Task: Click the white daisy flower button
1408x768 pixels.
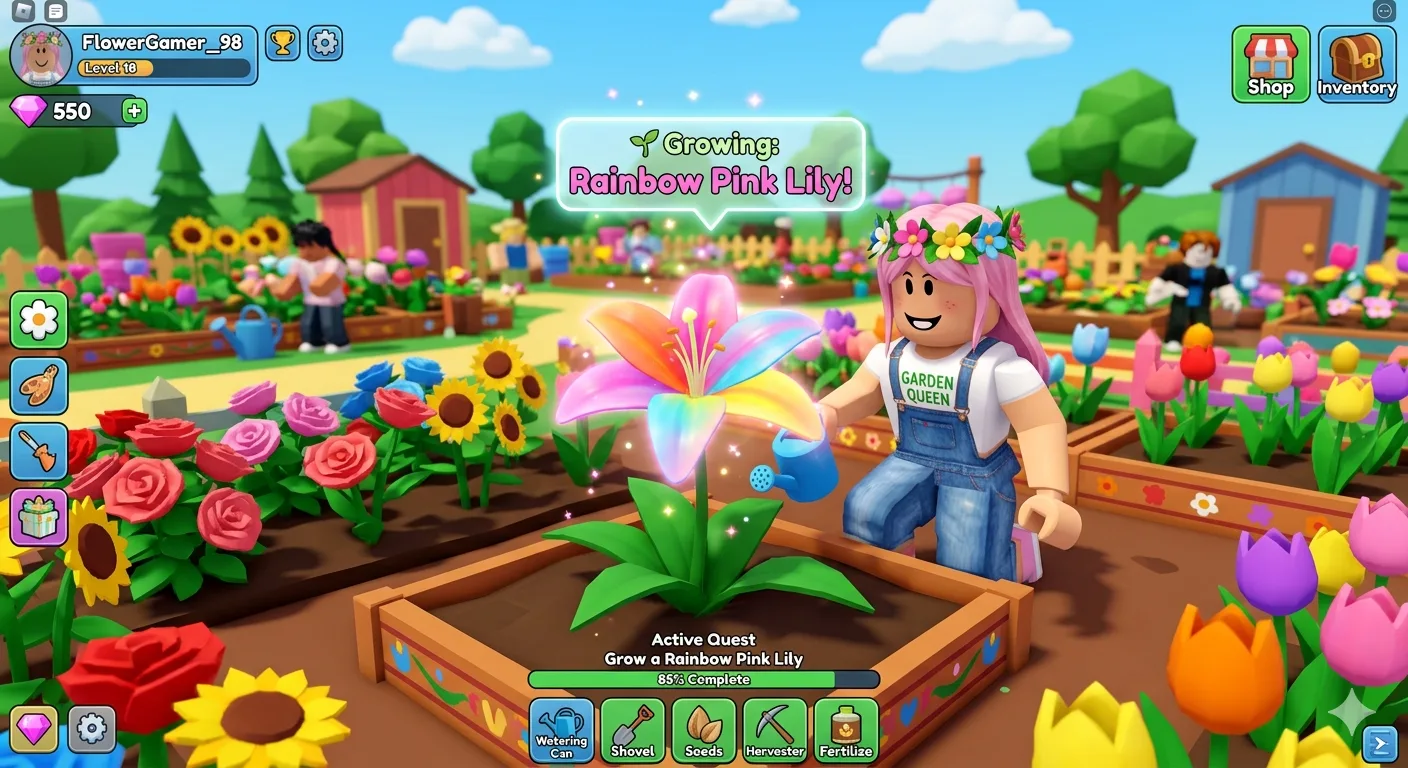Action: click(x=39, y=320)
